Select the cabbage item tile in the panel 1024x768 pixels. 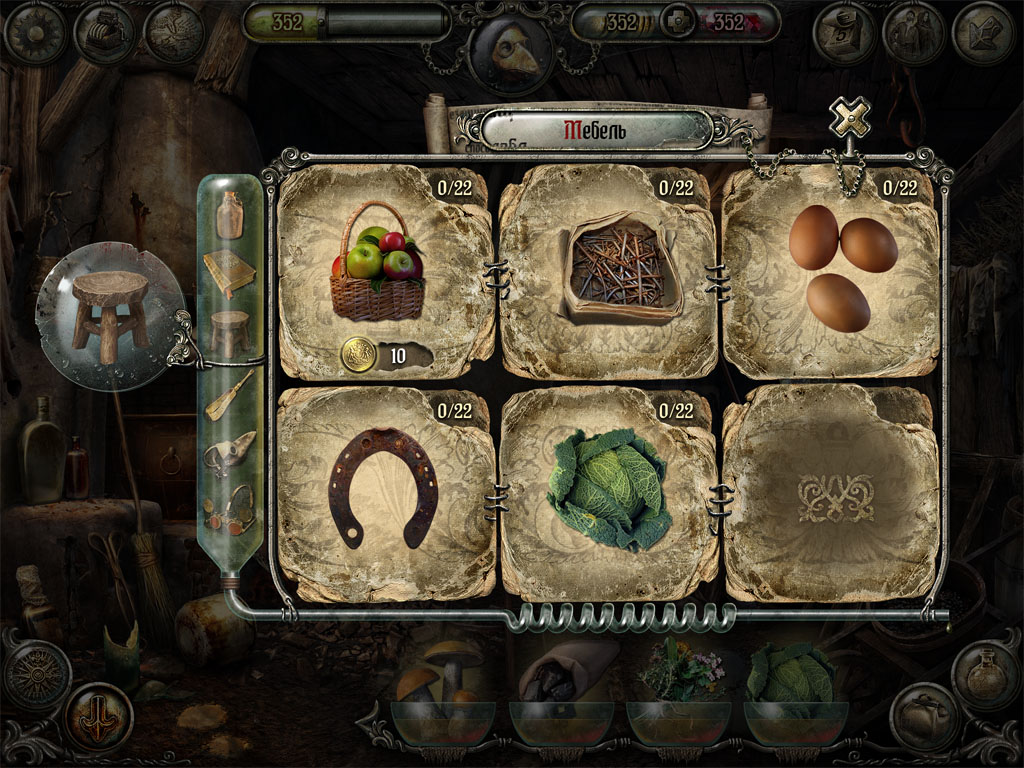[x=608, y=490]
